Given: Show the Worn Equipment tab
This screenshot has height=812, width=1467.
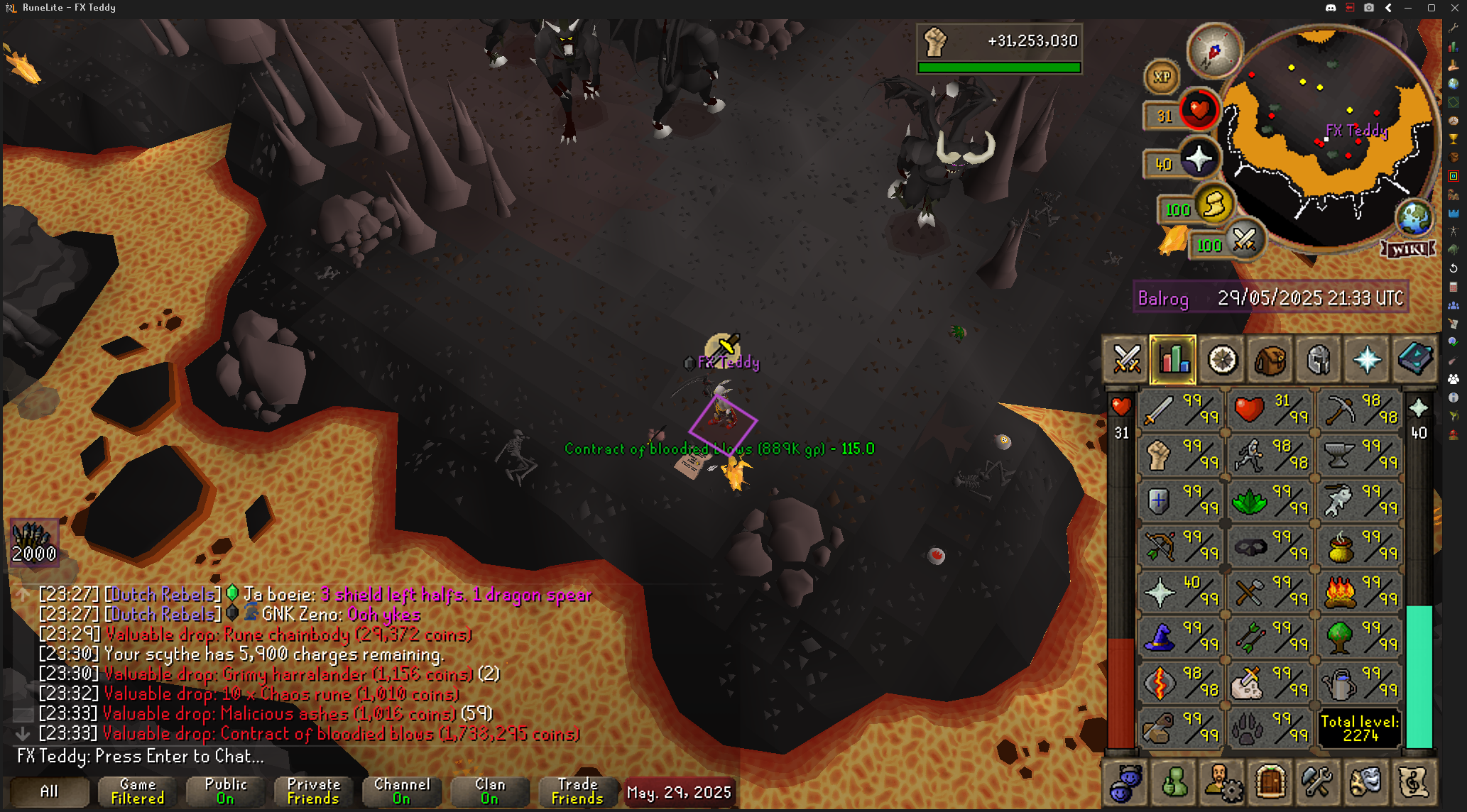Looking at the screenshot, I should pyautogui.click(x=1318, y=359).
